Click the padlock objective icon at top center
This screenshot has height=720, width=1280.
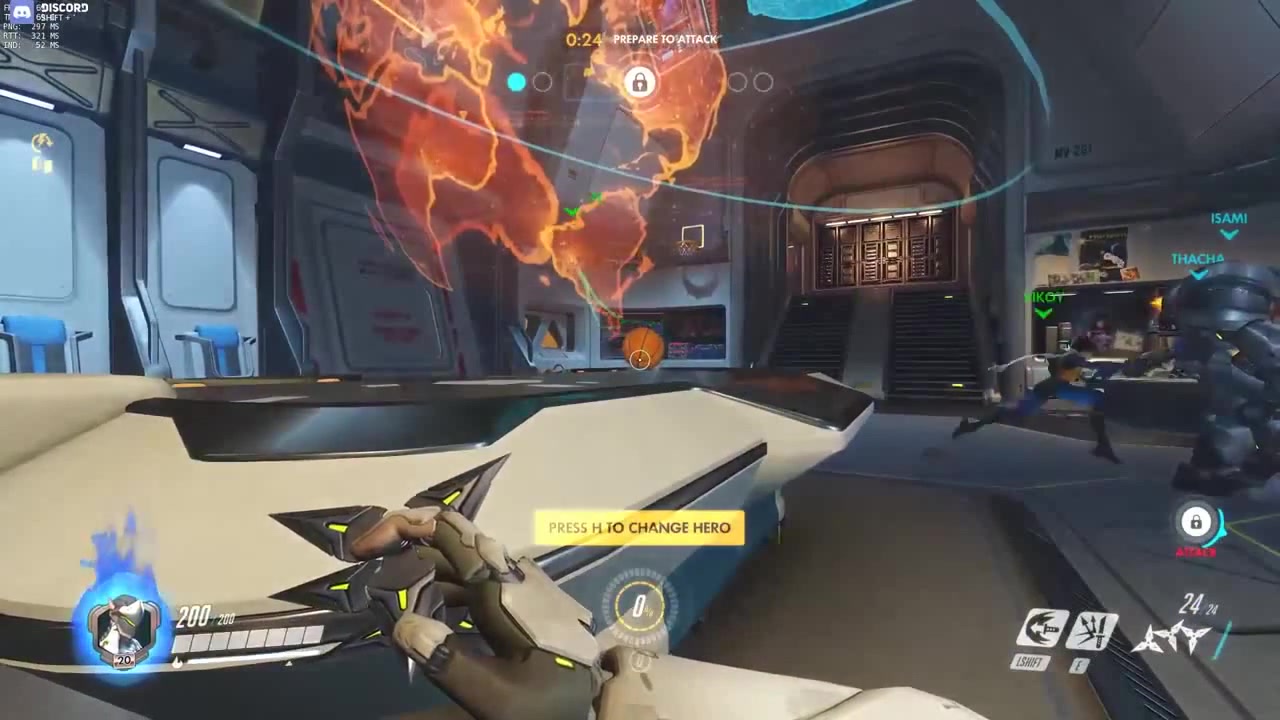point(639,82)
